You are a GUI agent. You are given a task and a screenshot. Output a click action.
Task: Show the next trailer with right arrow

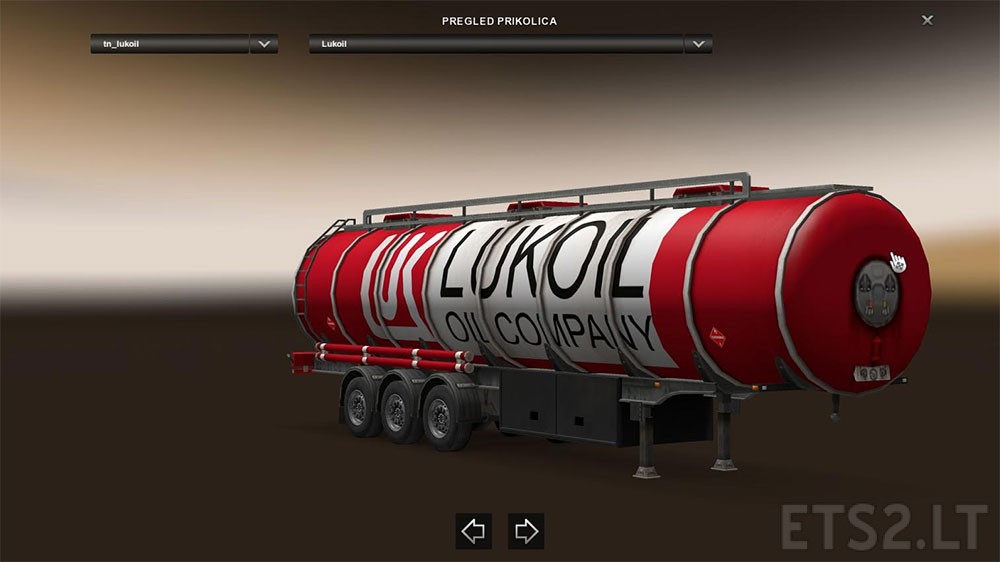(525, 531)
